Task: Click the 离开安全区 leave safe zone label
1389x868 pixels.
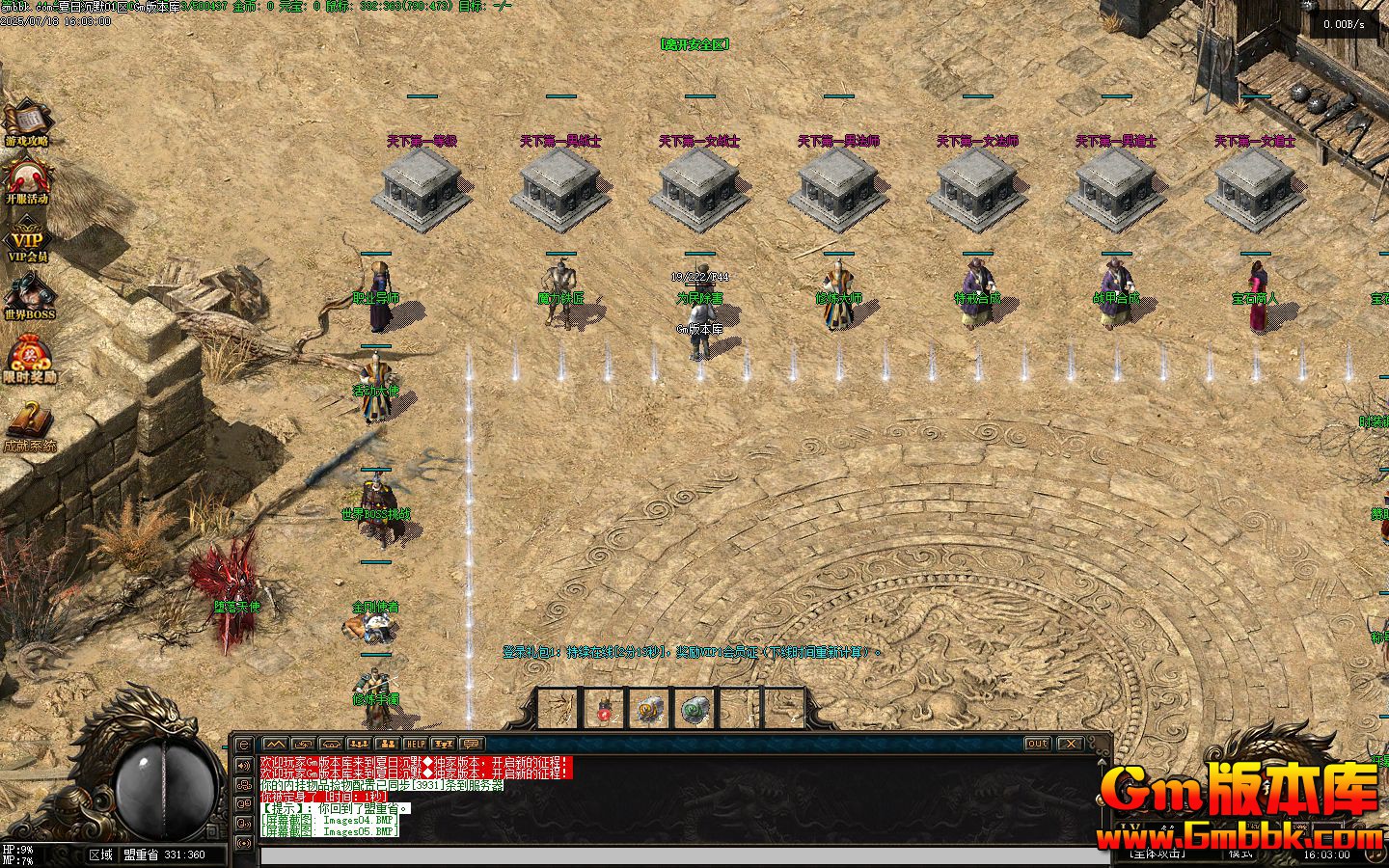Action: 694,44
